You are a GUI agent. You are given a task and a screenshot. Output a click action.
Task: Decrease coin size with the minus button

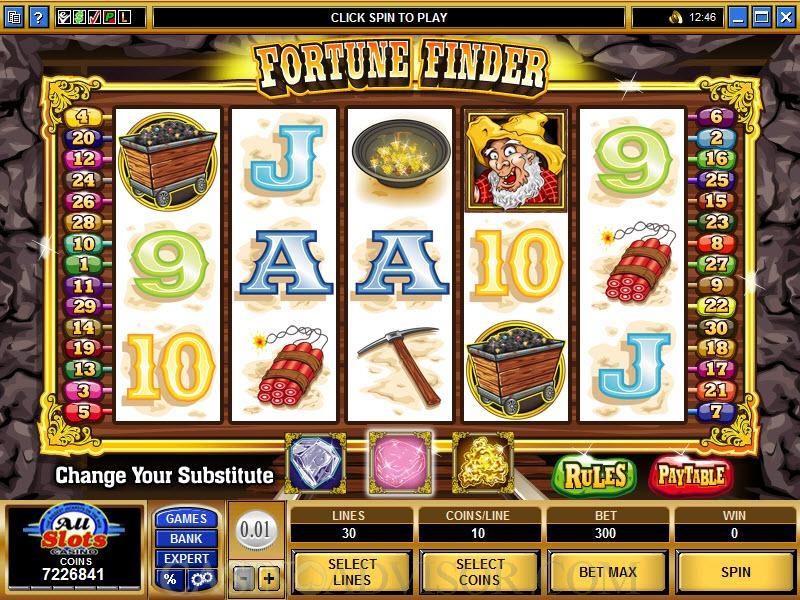coord(244,579)
